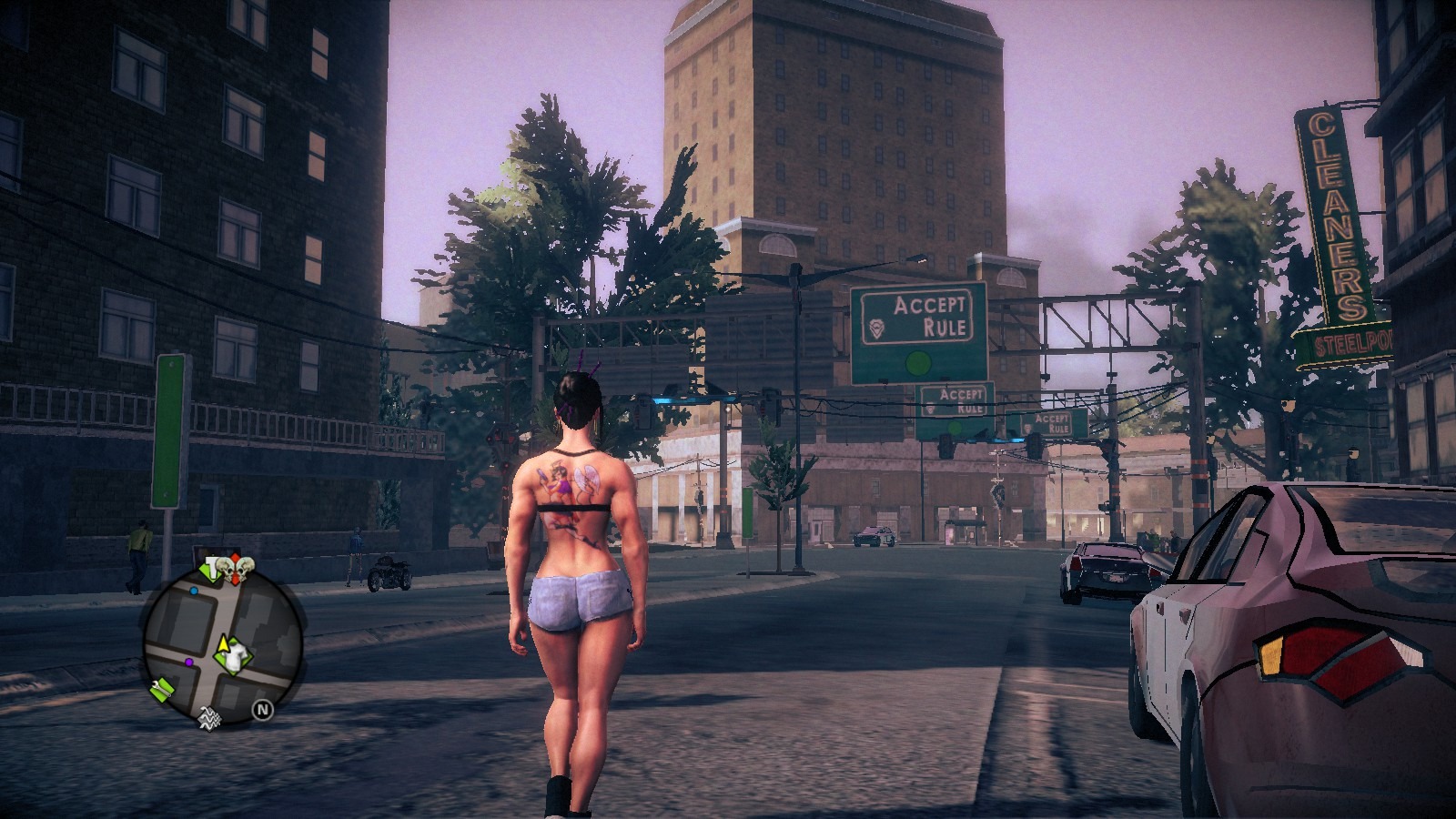Click the blue dot on the minimap
The height and width of the screenshot is (819, 1456).
[194, 591]
